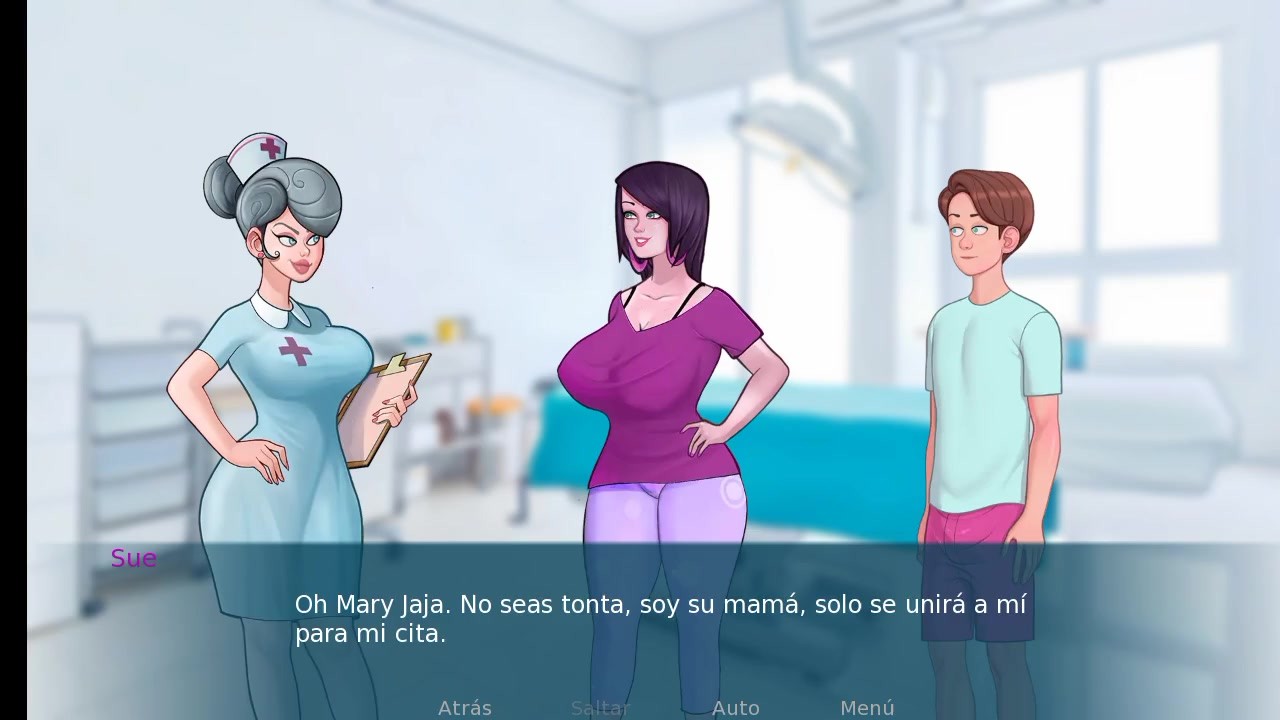This screenshot has width=1280, height=720.
Task: Toggle Auto dialogue advance
Action: [735, 708]
